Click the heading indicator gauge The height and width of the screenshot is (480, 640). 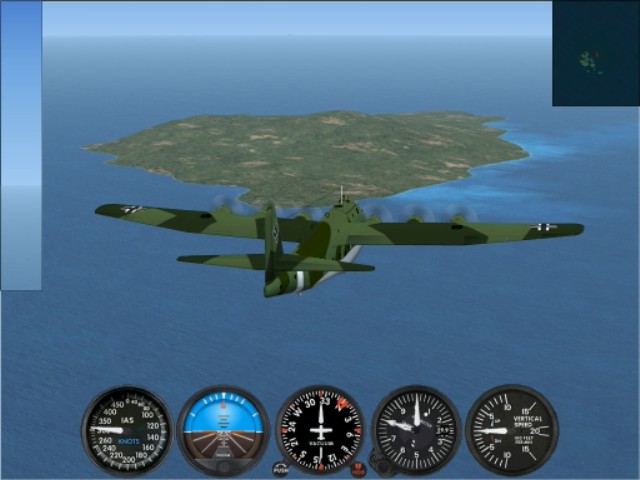pyautogui.click(x=320, y=430)
